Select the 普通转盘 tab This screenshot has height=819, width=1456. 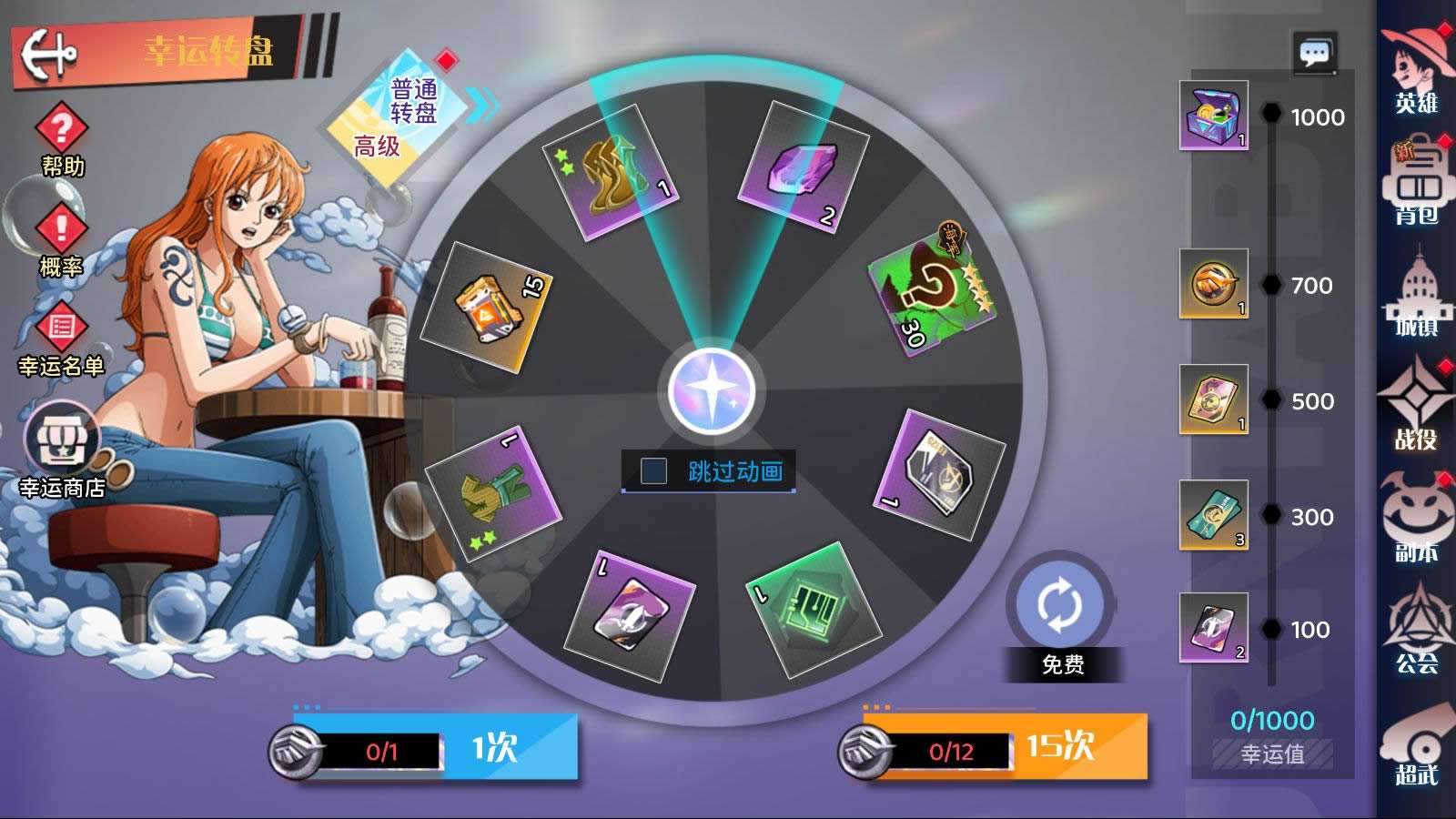(x=415, y=100)
